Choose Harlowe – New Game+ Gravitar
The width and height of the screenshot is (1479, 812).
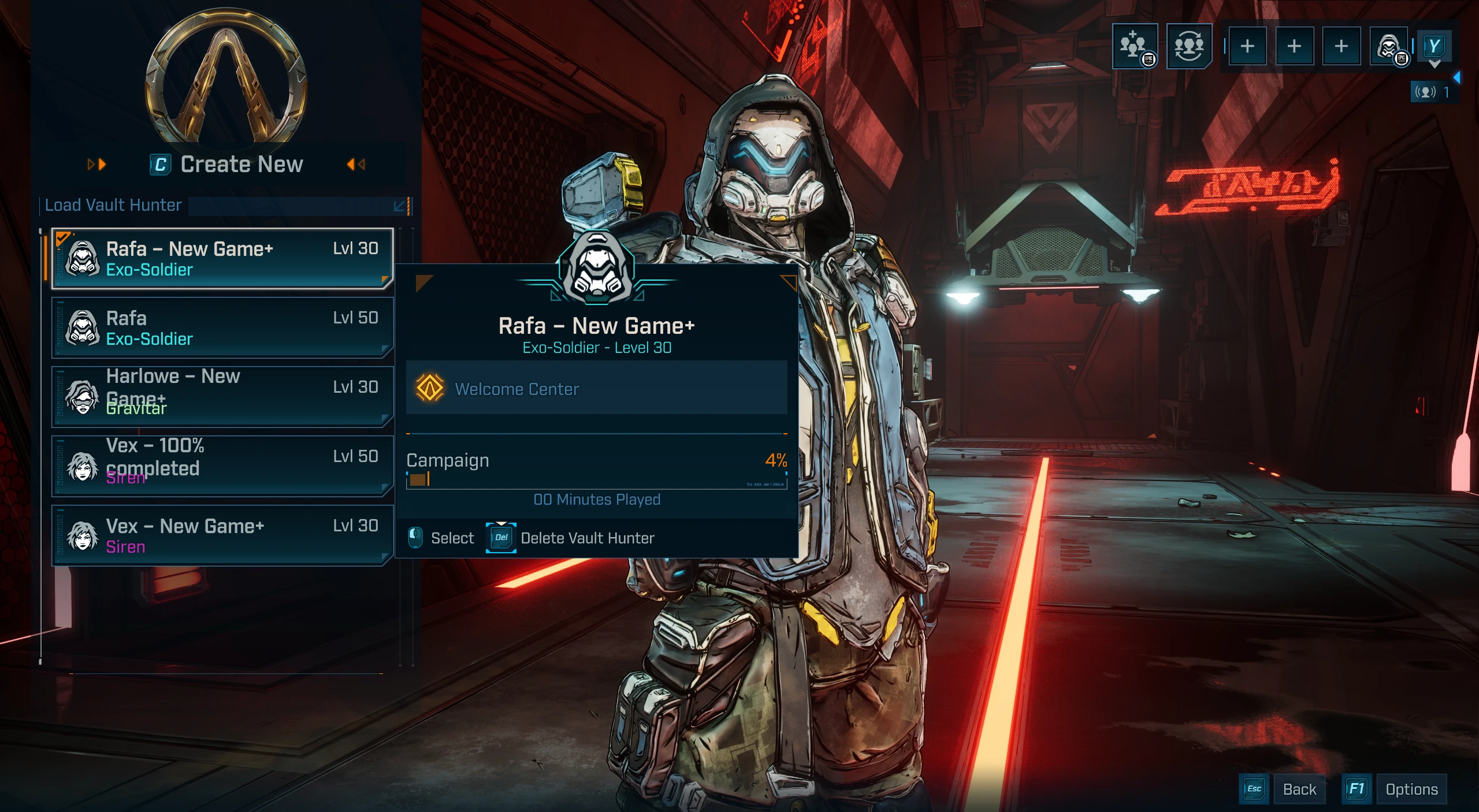222,397
